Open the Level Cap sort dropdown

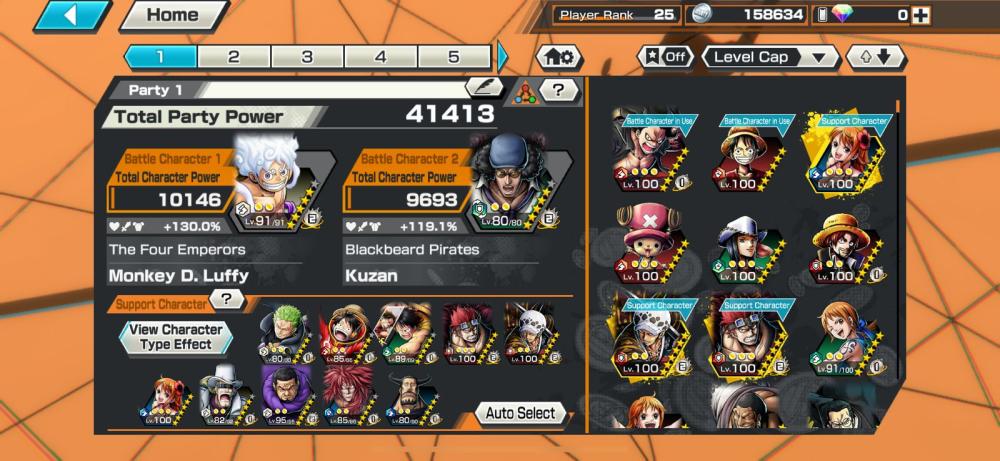click(x=770, y=57)
